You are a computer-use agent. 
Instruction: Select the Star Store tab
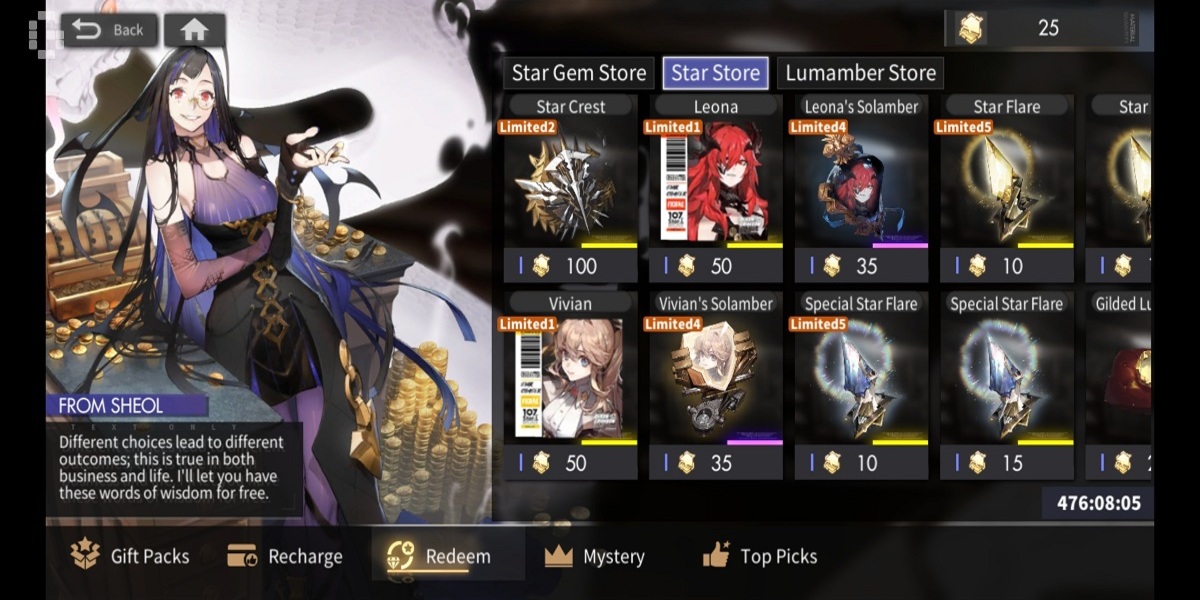[x=715, y=73]
